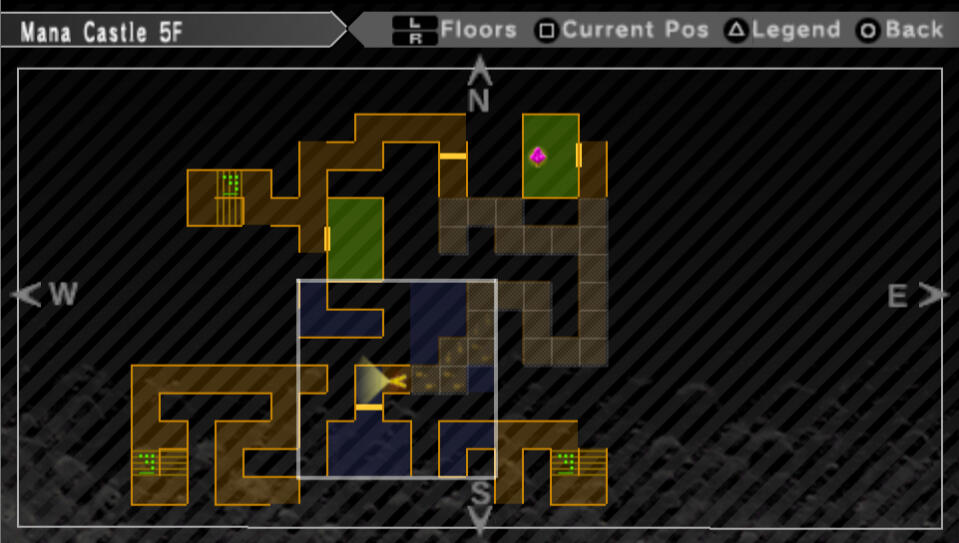Click the staircase icon in the northwest room
This screenshot has height=543, width=959.
click(x=231, y=197)
